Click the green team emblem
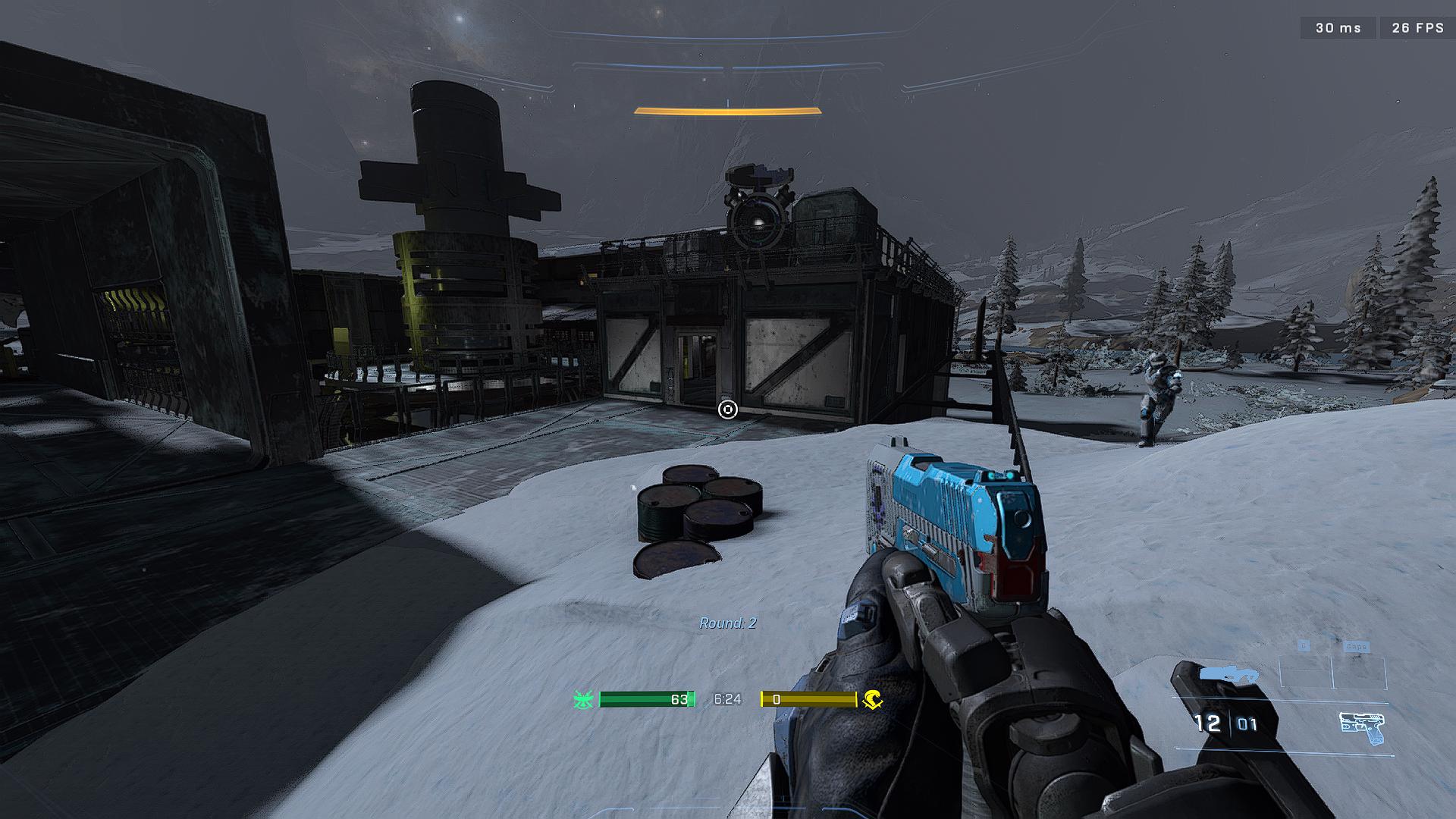 tap(583, 699)
